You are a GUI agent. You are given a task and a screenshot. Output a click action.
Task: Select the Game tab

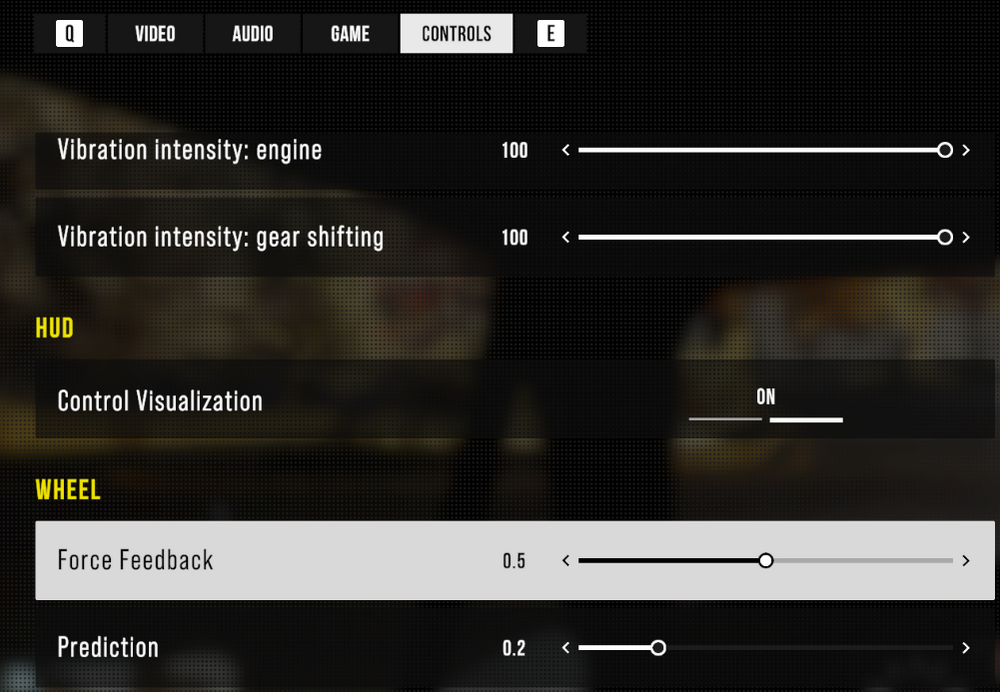350,34
